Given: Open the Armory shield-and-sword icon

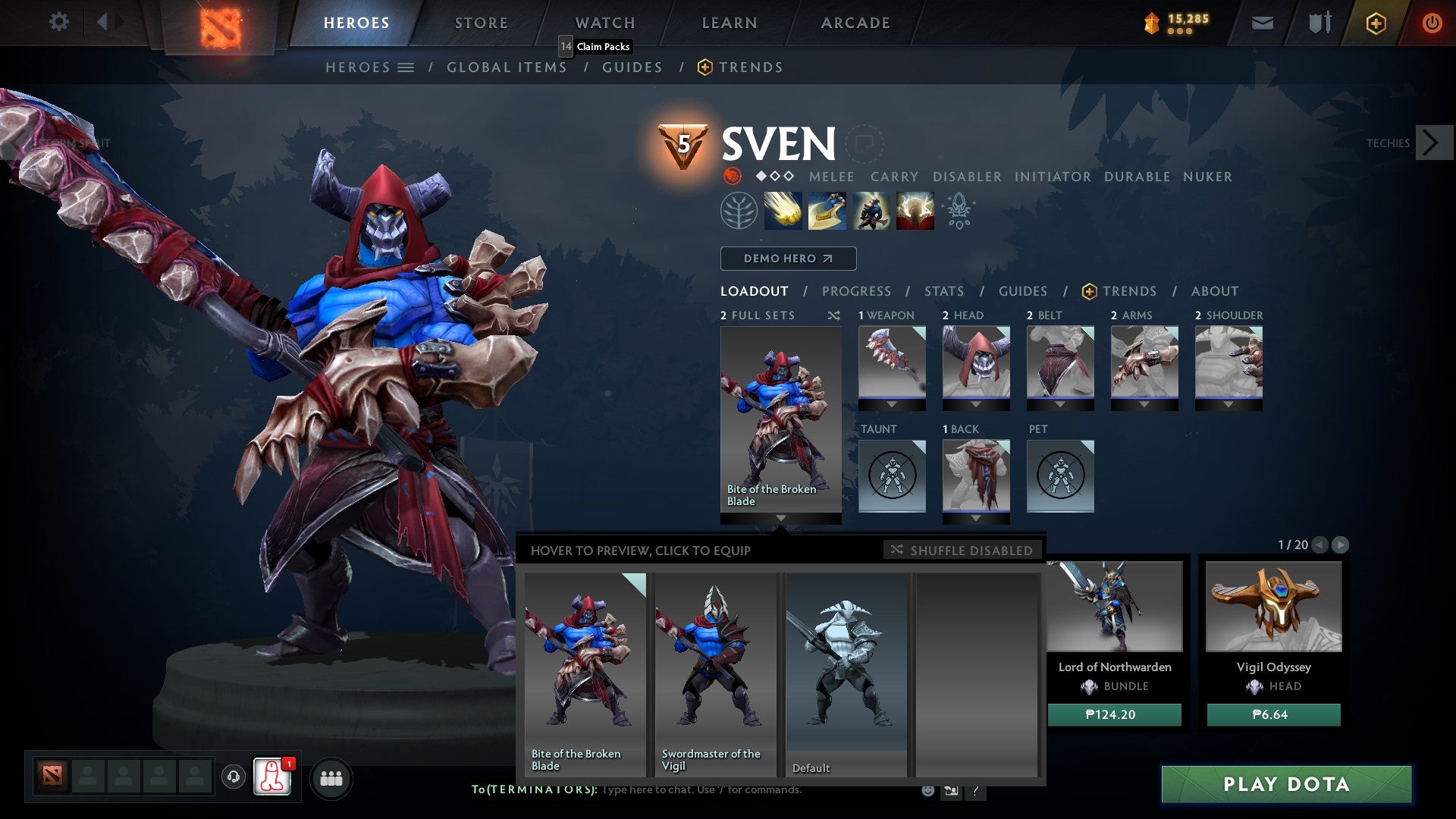Looking at the screenshot, I should 1318,23.
